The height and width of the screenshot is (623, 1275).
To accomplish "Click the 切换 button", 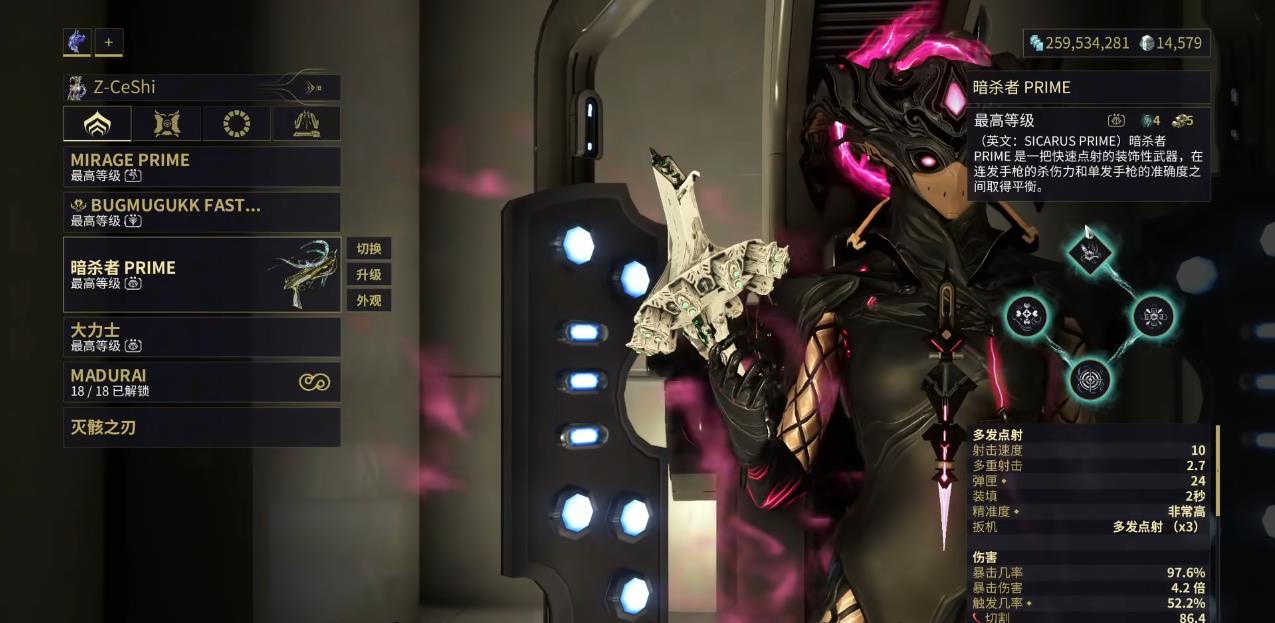I will click(x=368, y=249).
